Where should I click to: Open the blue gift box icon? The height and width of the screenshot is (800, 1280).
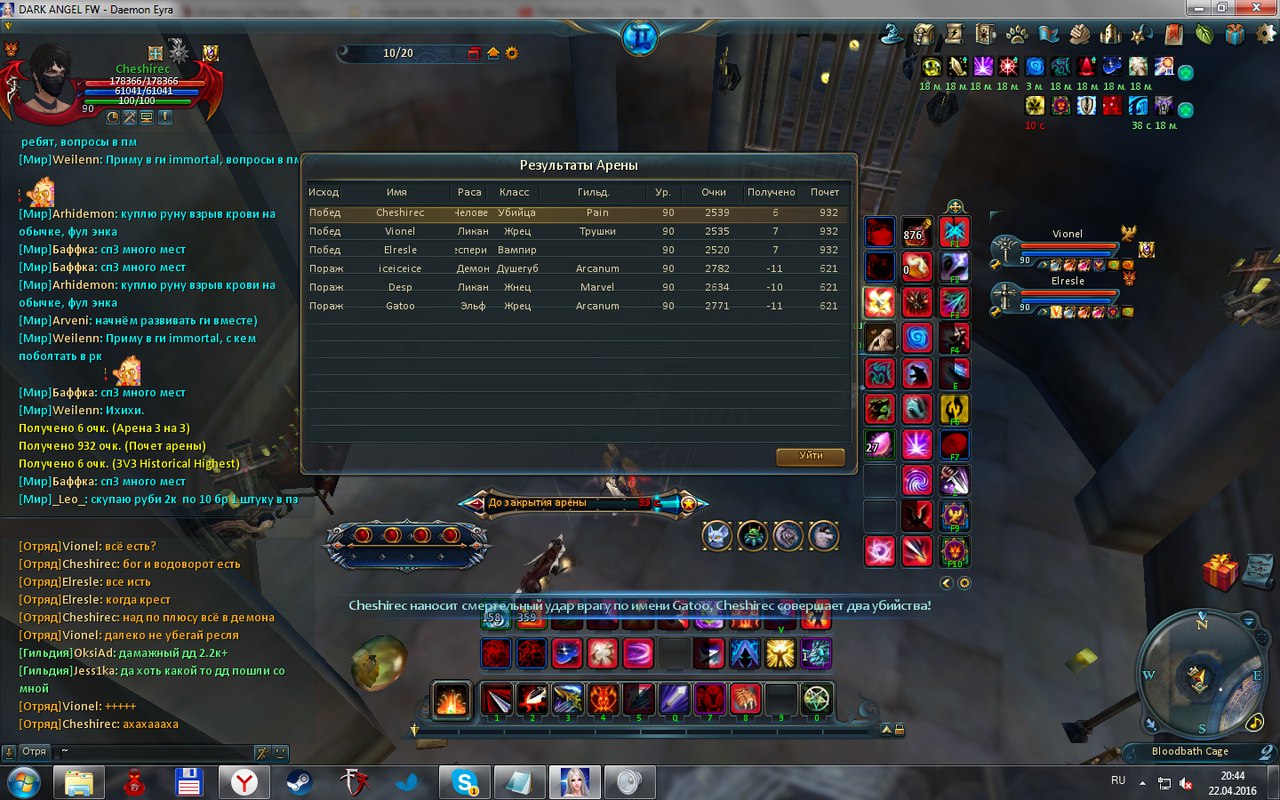(1235, 35)
